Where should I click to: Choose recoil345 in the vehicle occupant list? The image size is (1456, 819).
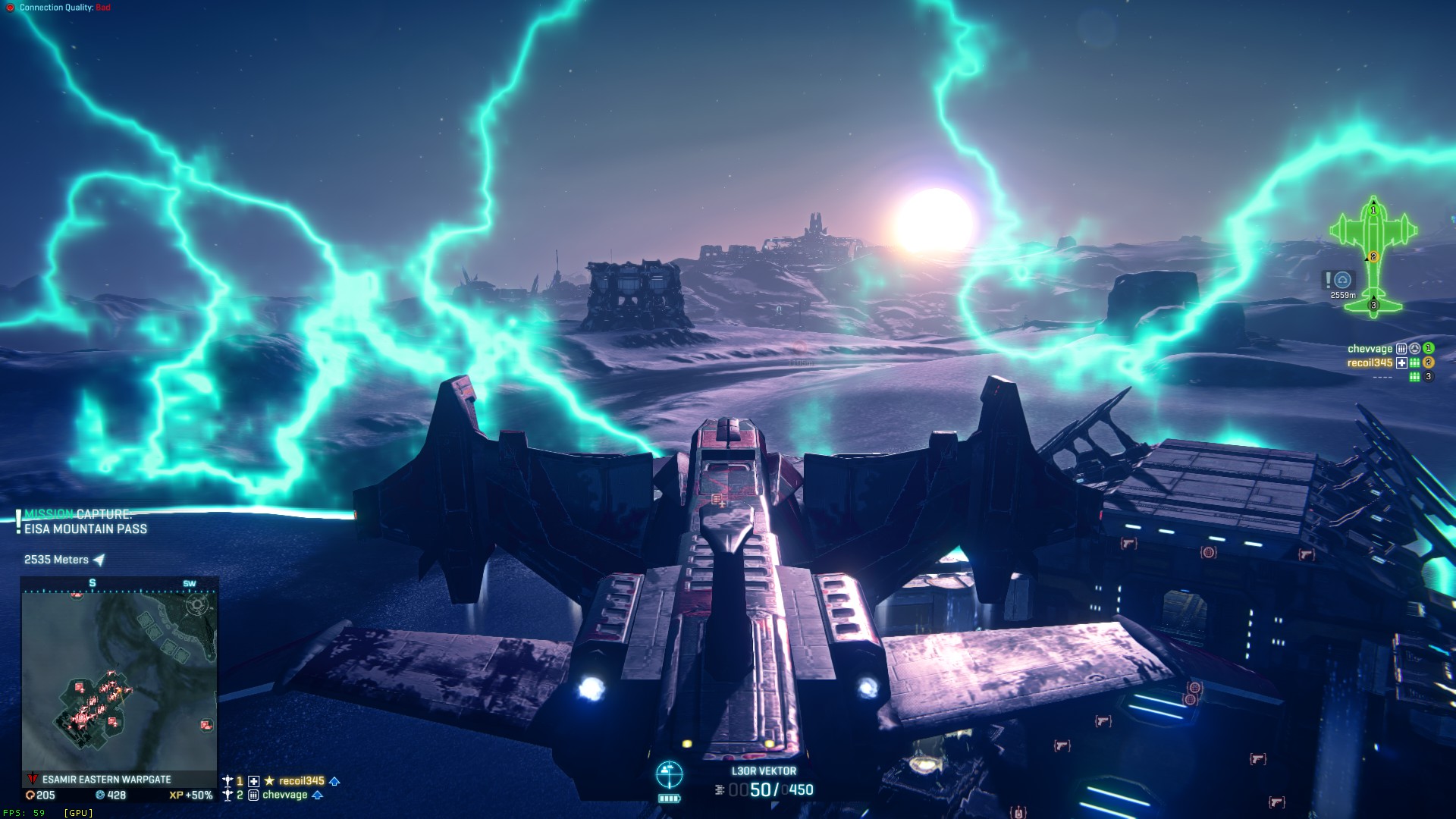(1370, 363)
